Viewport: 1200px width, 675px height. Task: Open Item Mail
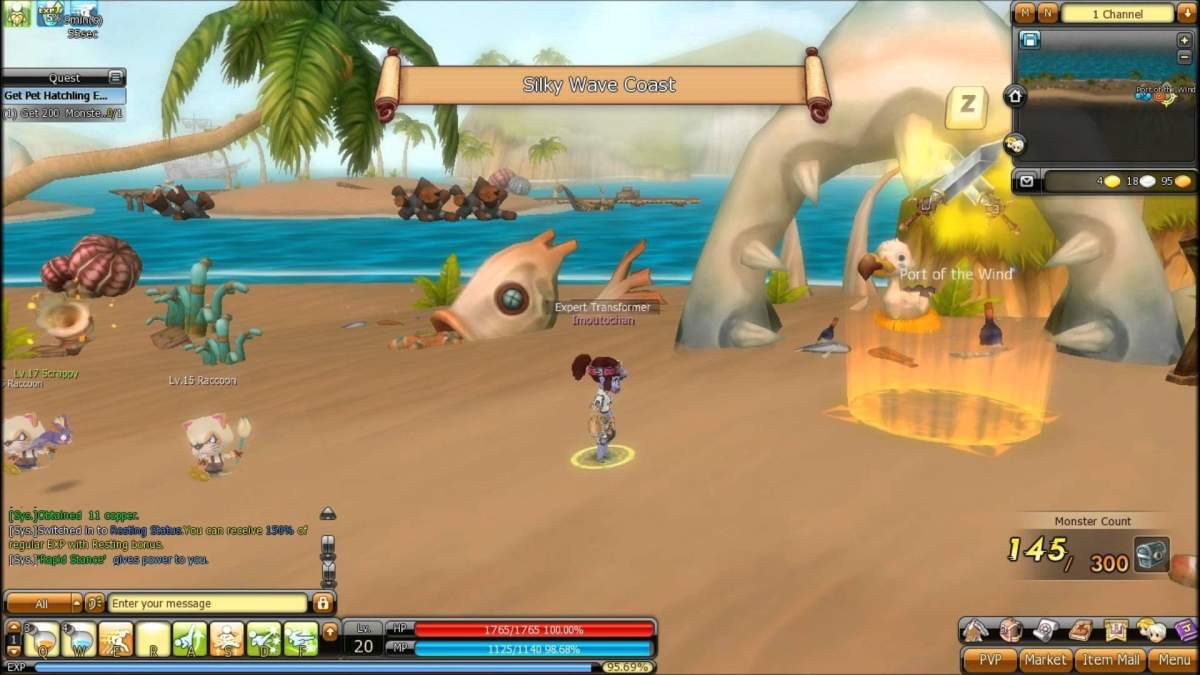pos(1110,660)
